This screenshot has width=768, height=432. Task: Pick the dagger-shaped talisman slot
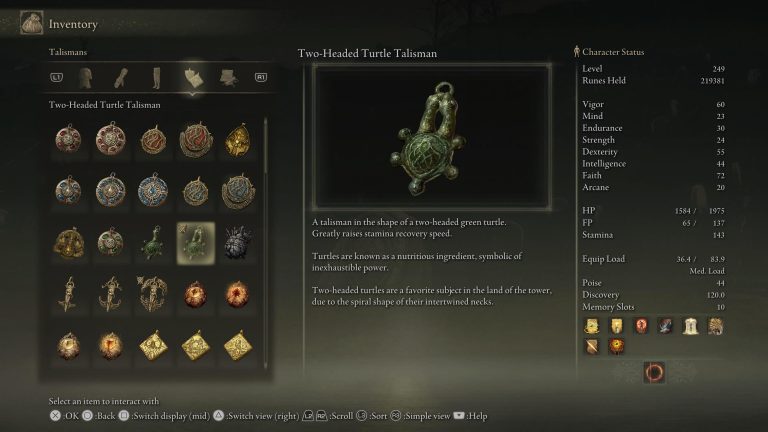[69, 294]
